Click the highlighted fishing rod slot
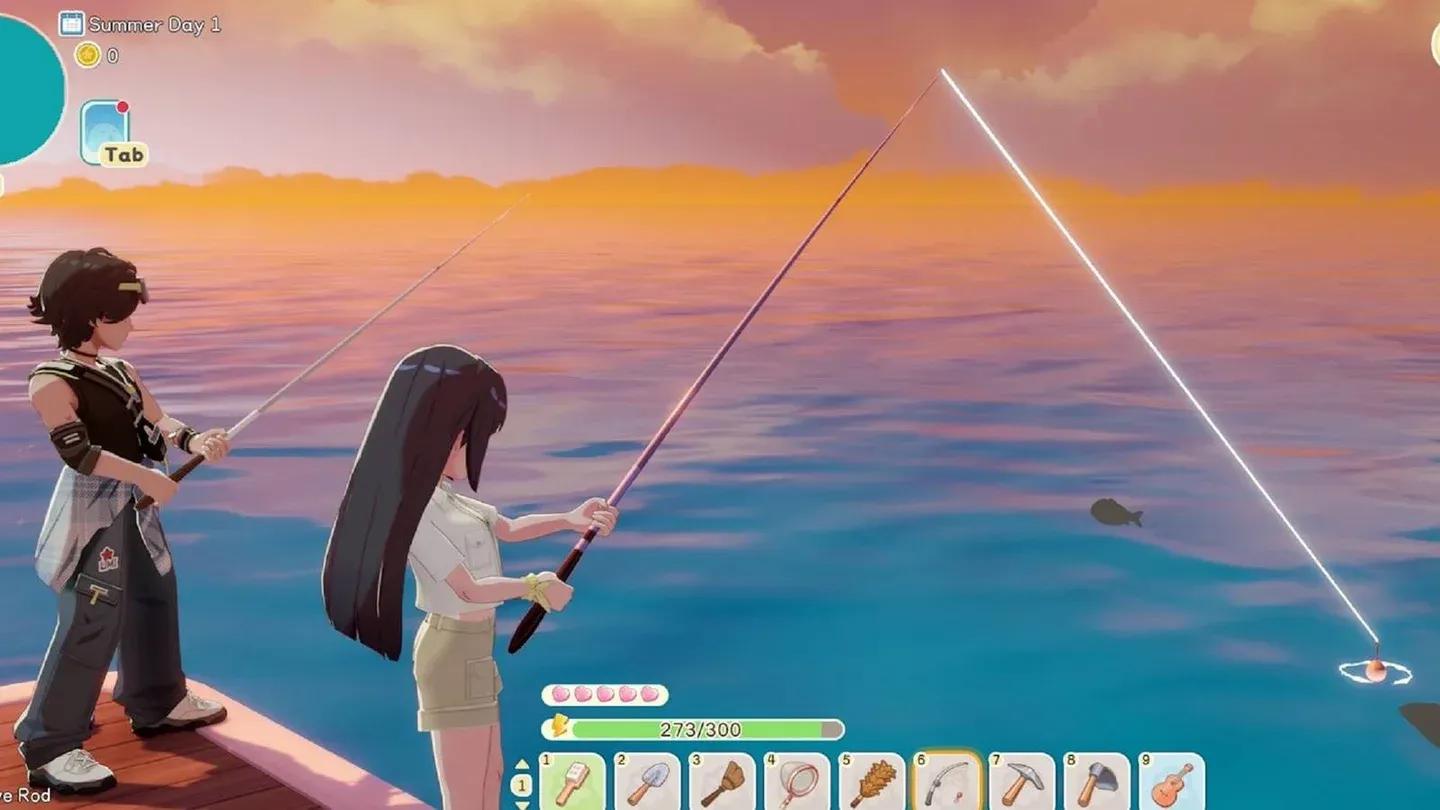1440x810 pixels. (947, 783)
